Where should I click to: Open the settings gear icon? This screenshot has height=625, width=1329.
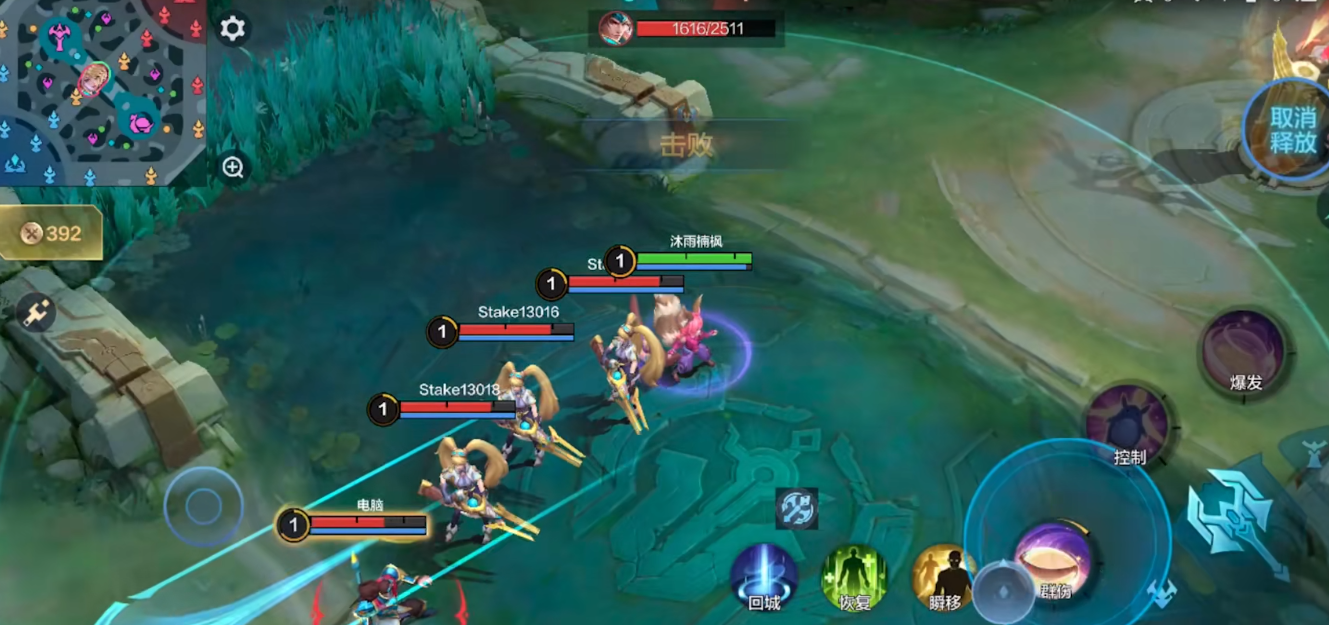[x=232, y=28]
